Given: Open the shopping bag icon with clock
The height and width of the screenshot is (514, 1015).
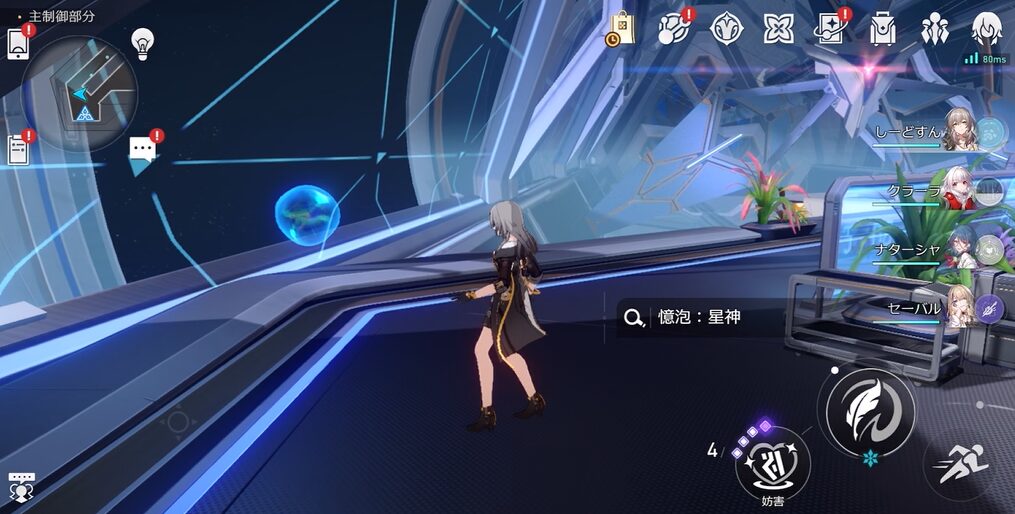Looking at the screenshot, I should coord(620,28).
